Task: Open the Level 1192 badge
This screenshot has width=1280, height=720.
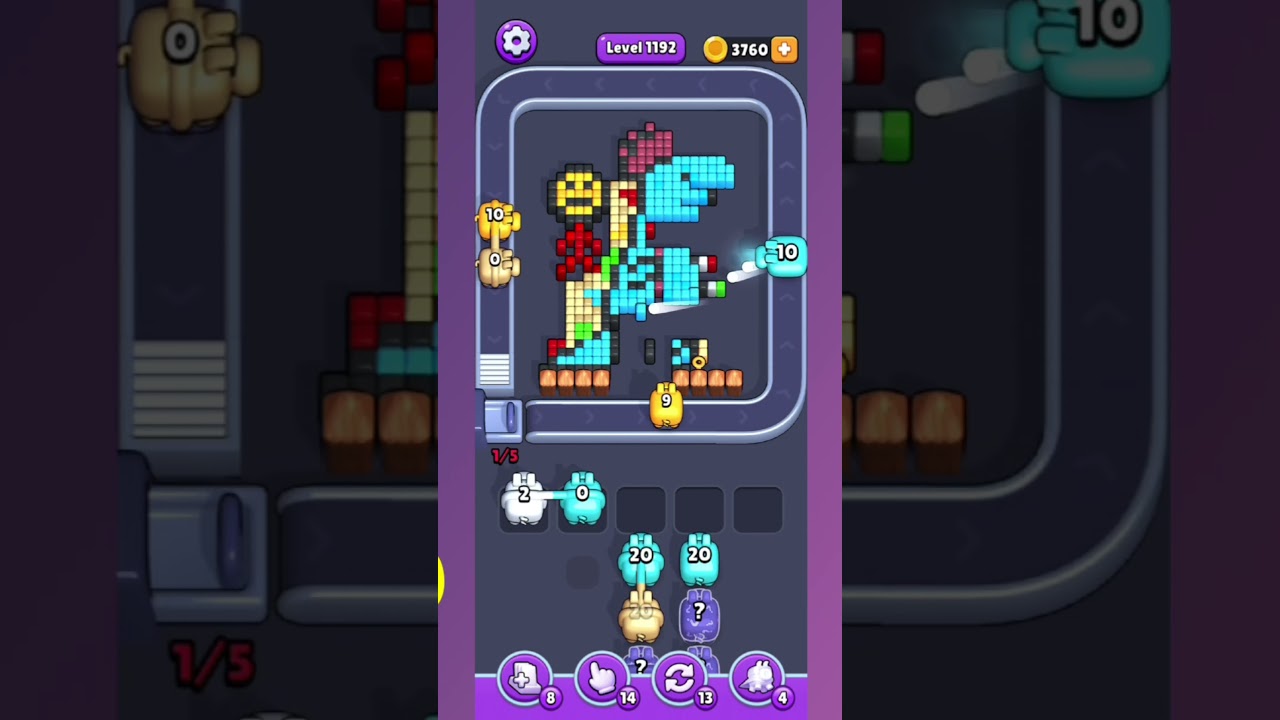Action: tap(640, 47)
